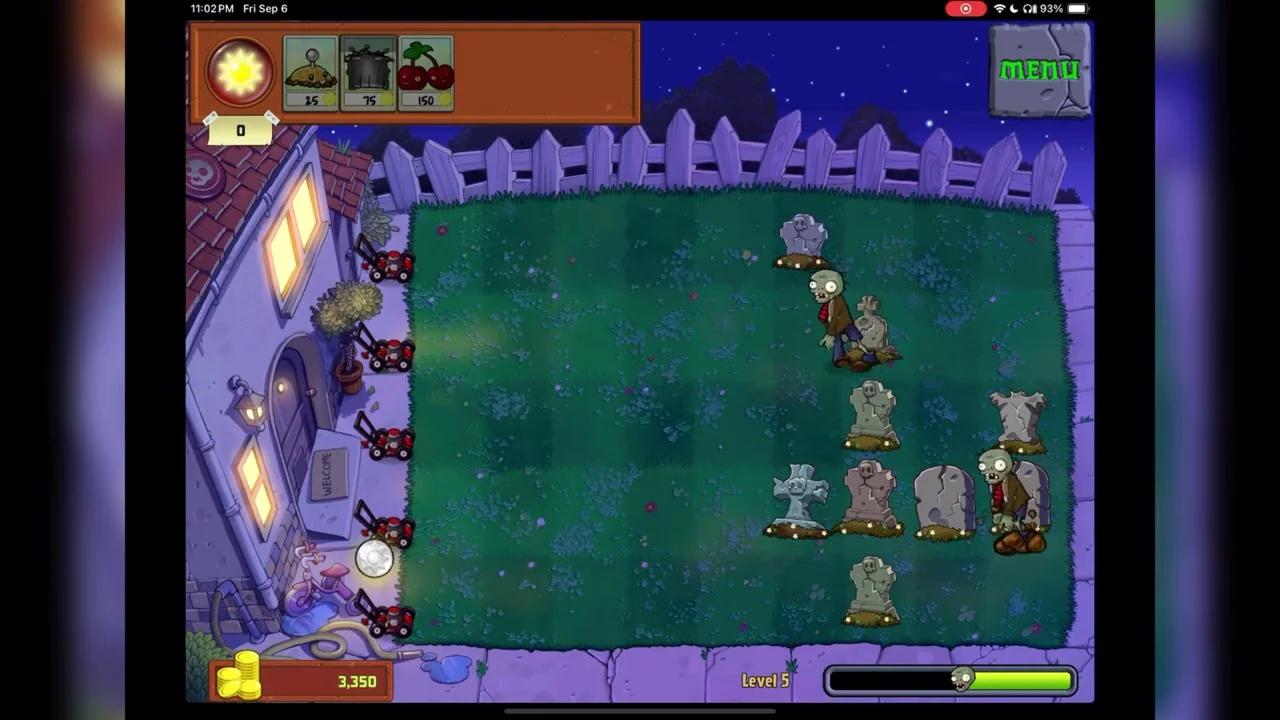
Task: Tap the red screen recording indicator
Action: coord(965,9)
